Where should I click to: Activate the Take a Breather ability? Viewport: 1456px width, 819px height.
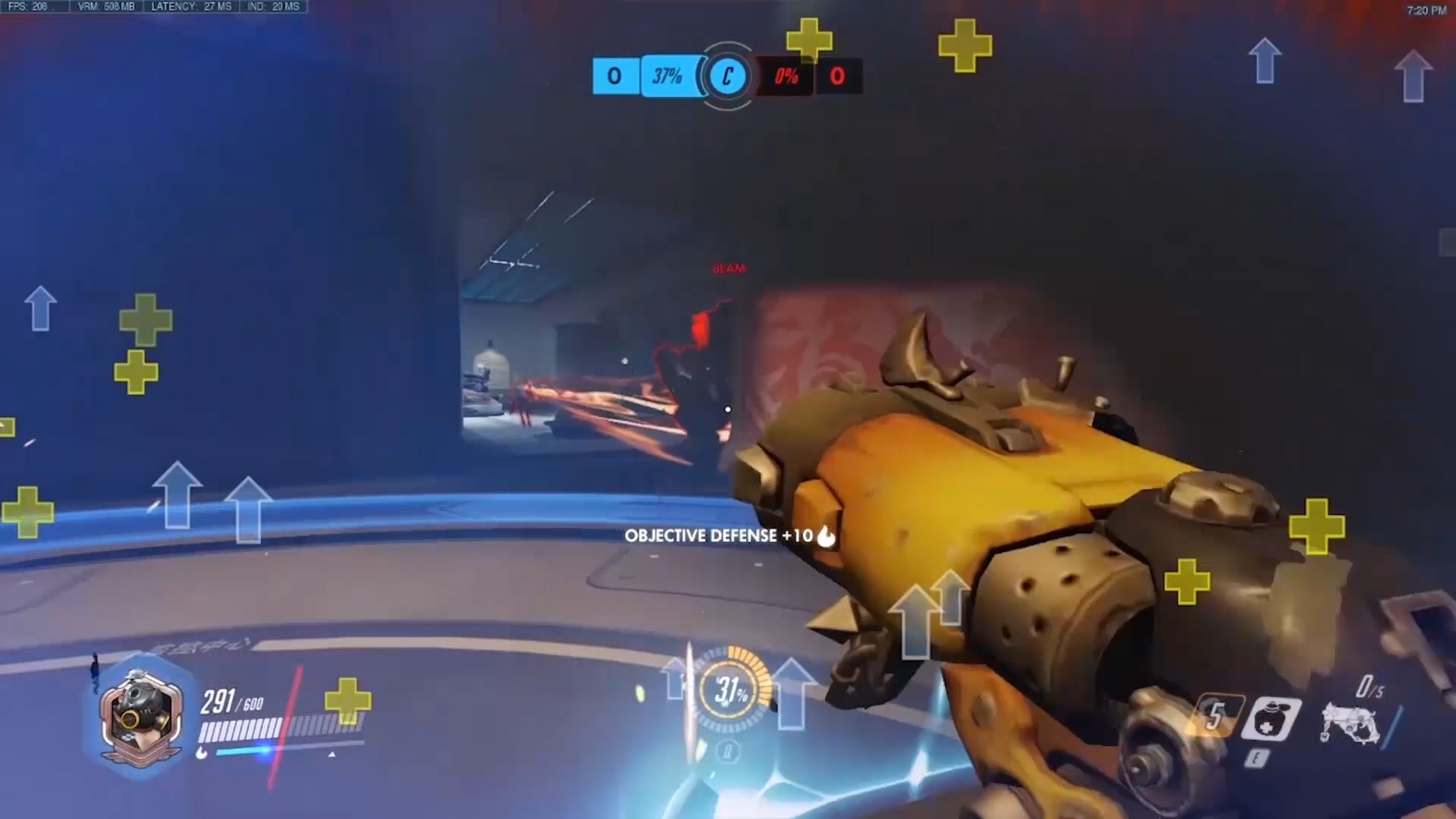(x=1271, y=719)
